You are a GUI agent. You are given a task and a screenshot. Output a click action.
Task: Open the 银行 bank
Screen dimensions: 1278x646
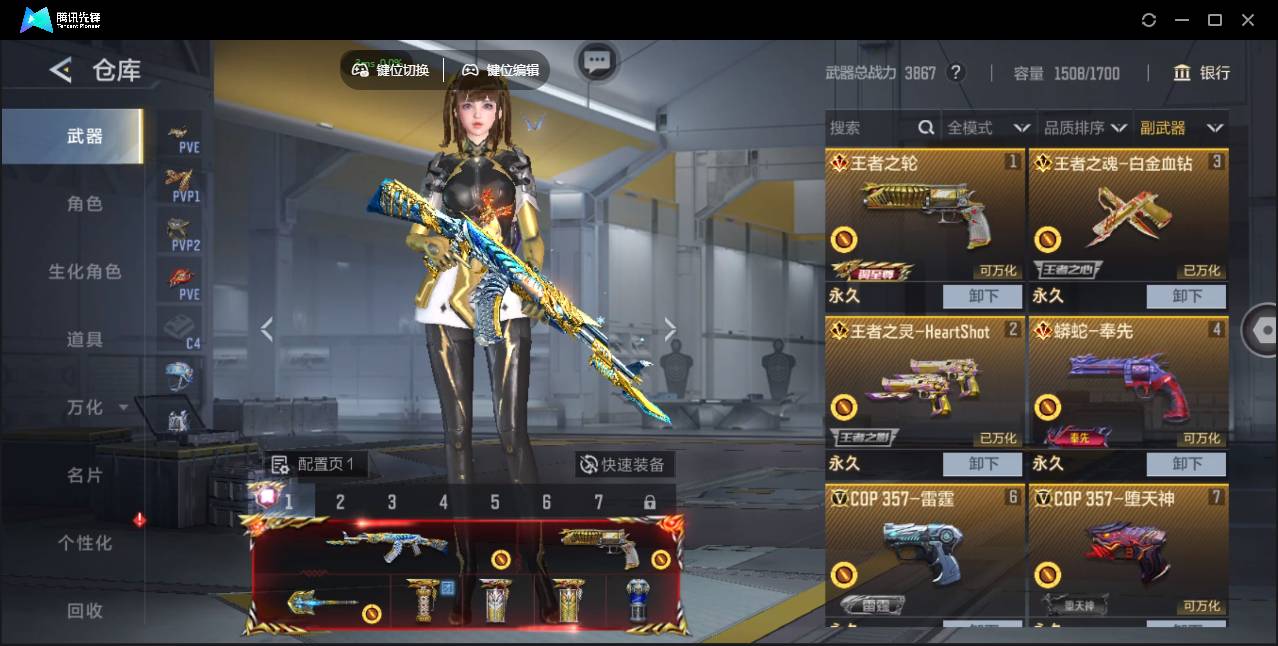[1202, 73]
